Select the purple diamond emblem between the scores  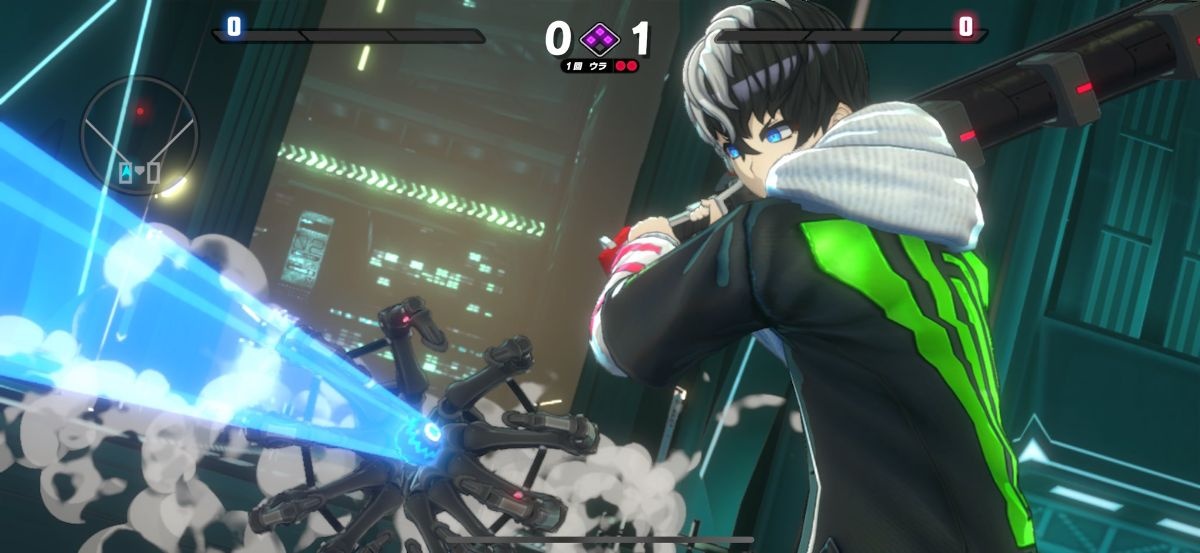600,39
